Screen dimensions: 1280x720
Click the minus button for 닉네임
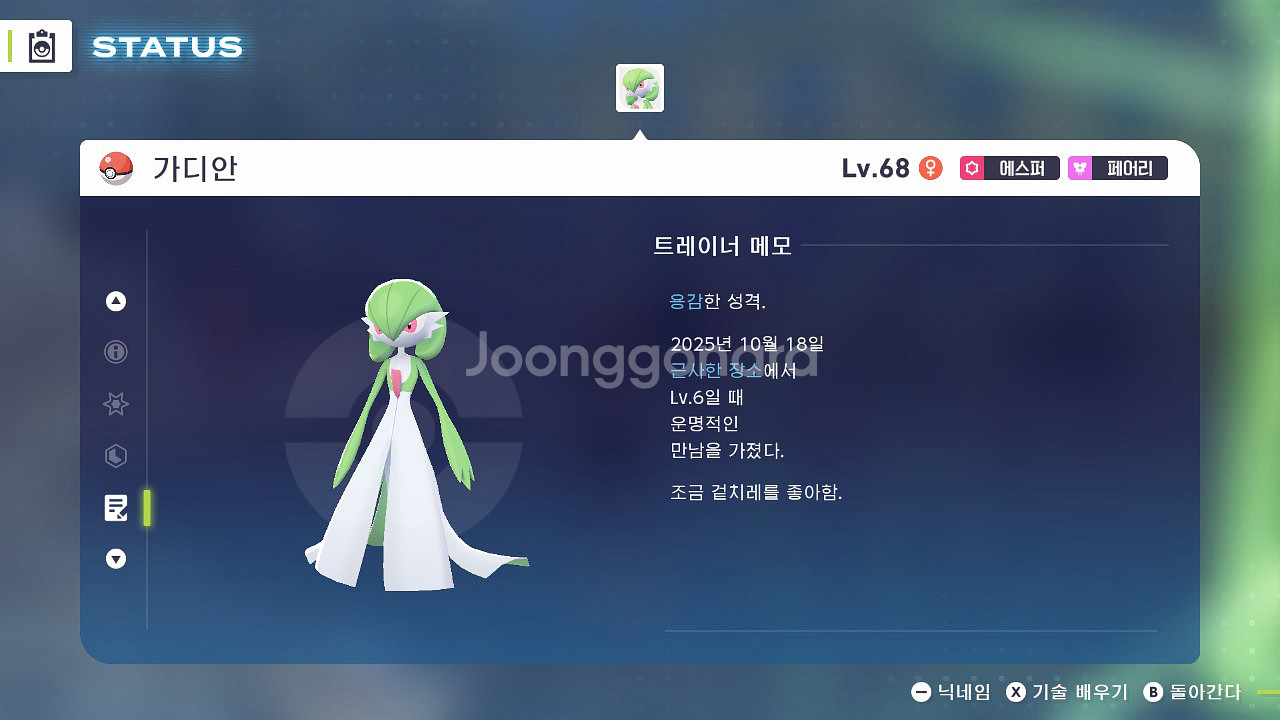click(x=923, y=691)
